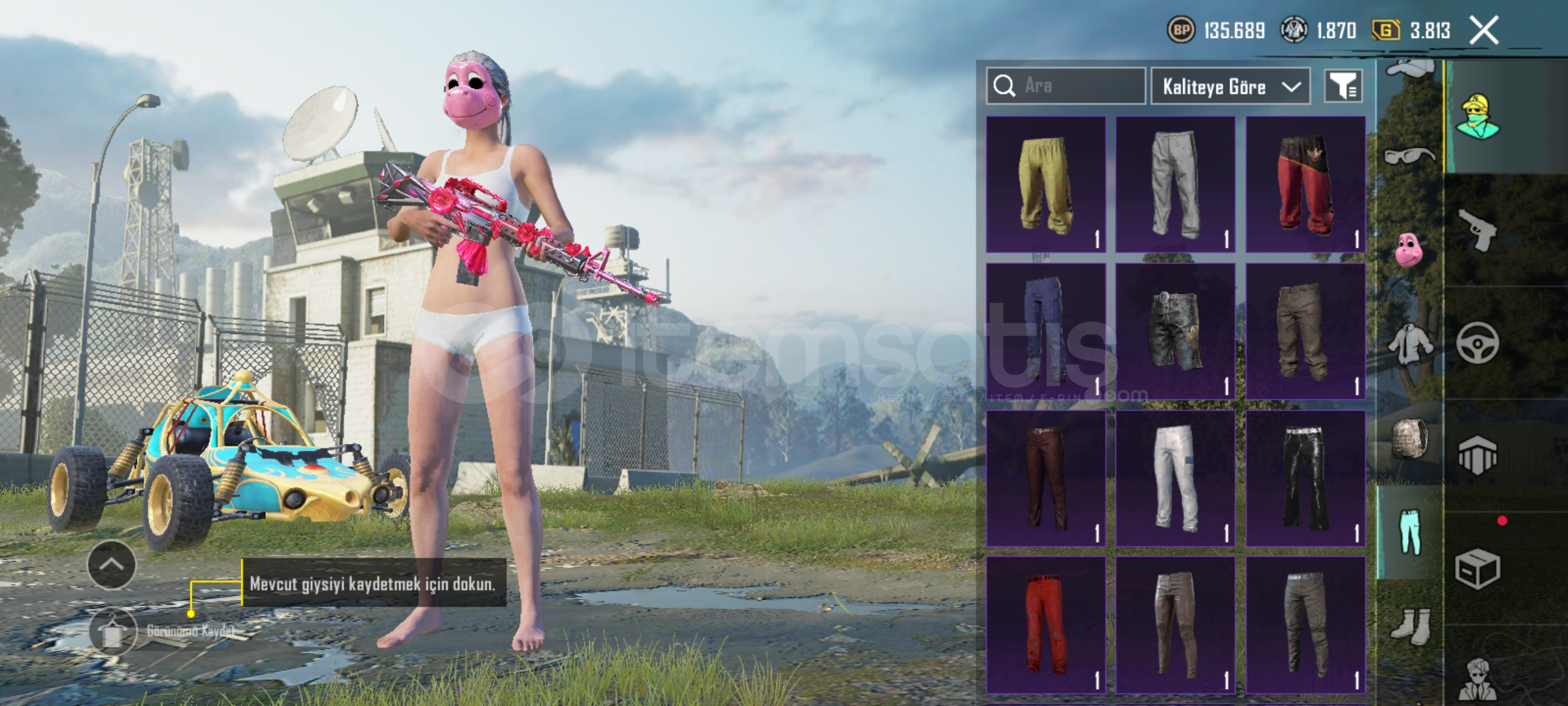Save the current outfit with Görünümü Kaydet
The height and width of the screenshot is (706, 1568).
112,631
